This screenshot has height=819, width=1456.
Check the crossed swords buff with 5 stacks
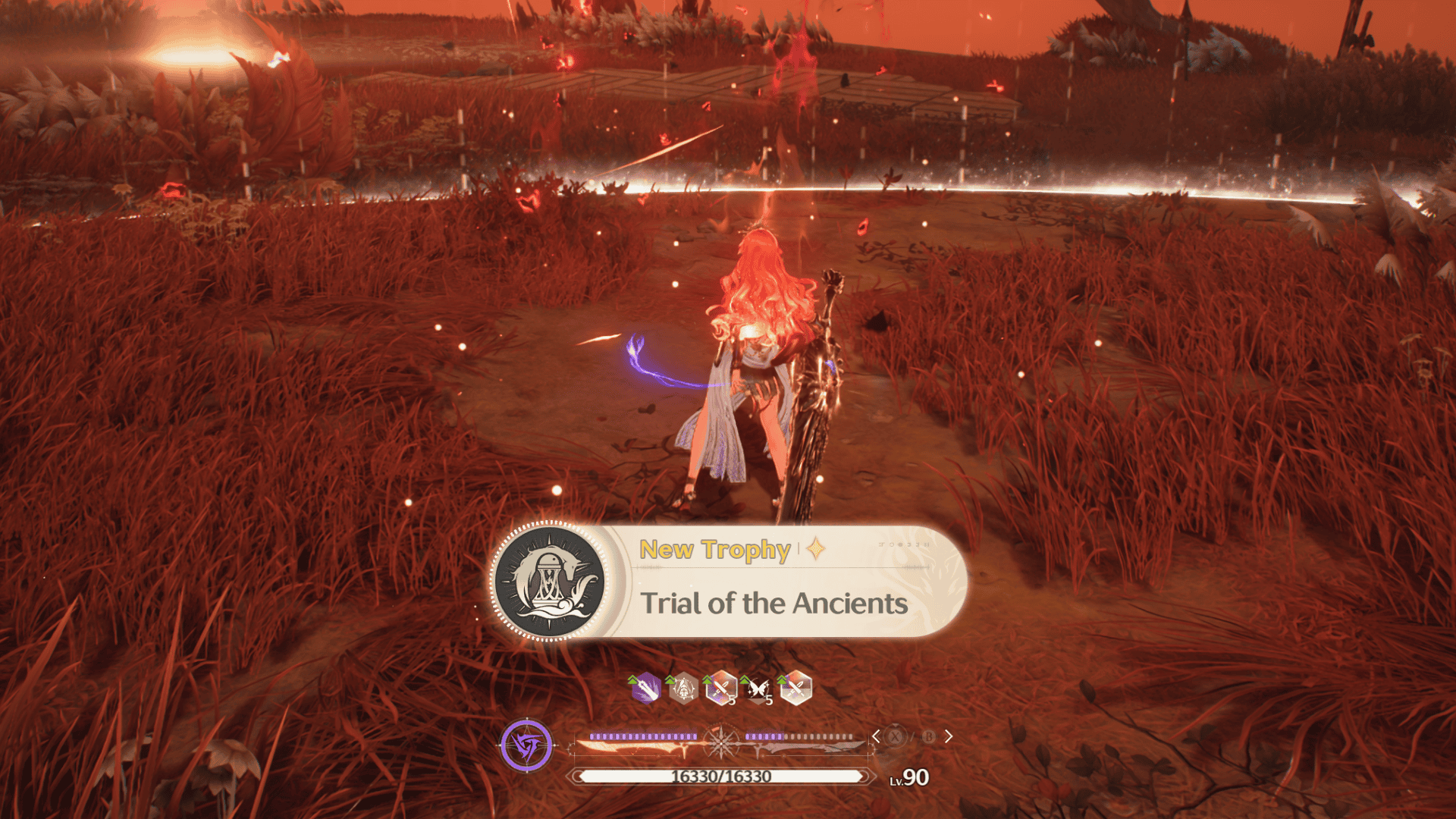pyautogui.click(x=721, y=689)
